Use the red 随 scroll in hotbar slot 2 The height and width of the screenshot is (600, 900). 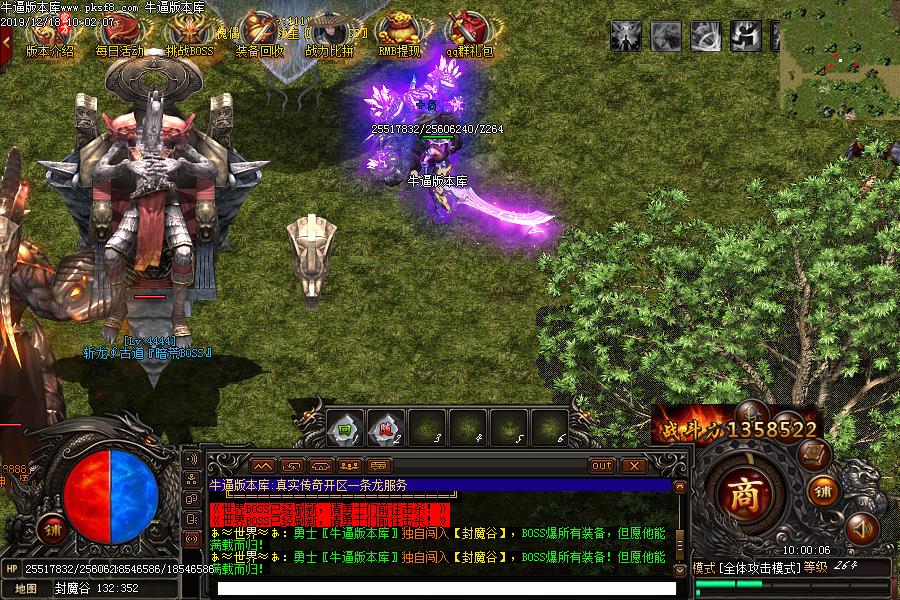pyautogui.click(x=386, y=429)
